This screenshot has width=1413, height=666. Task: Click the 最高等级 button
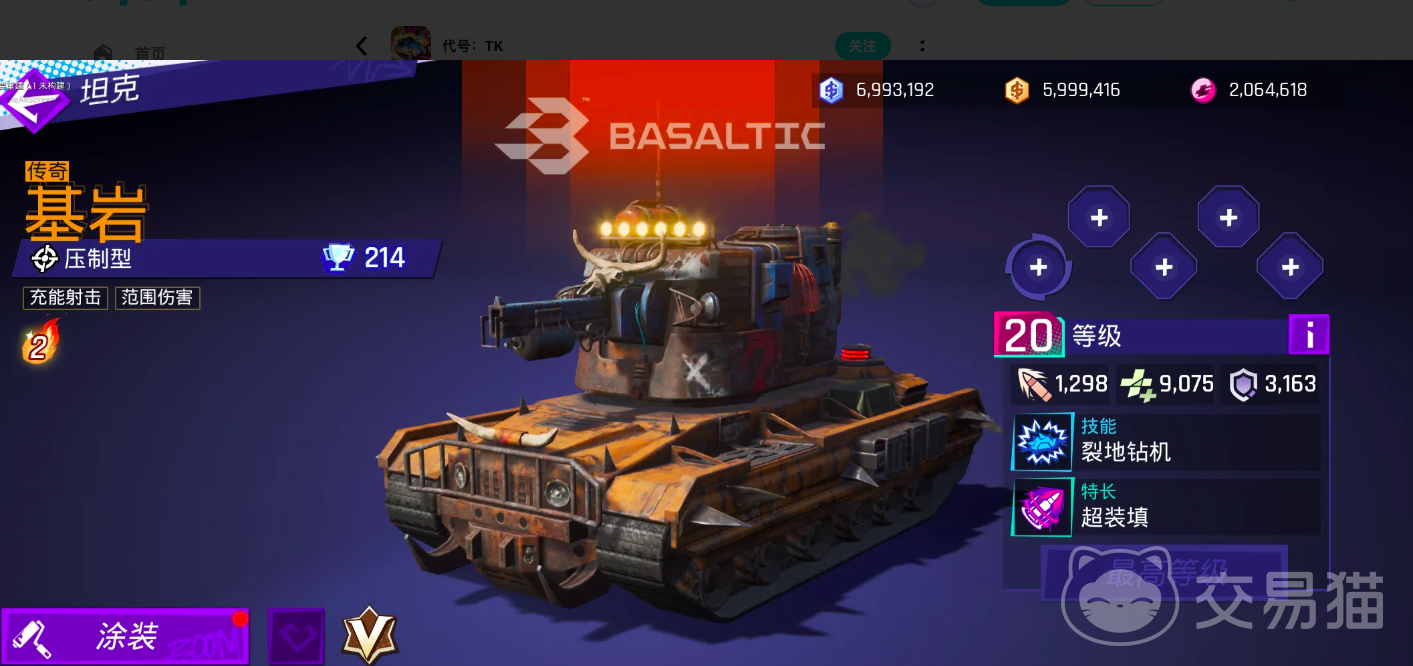point(1166,570)
